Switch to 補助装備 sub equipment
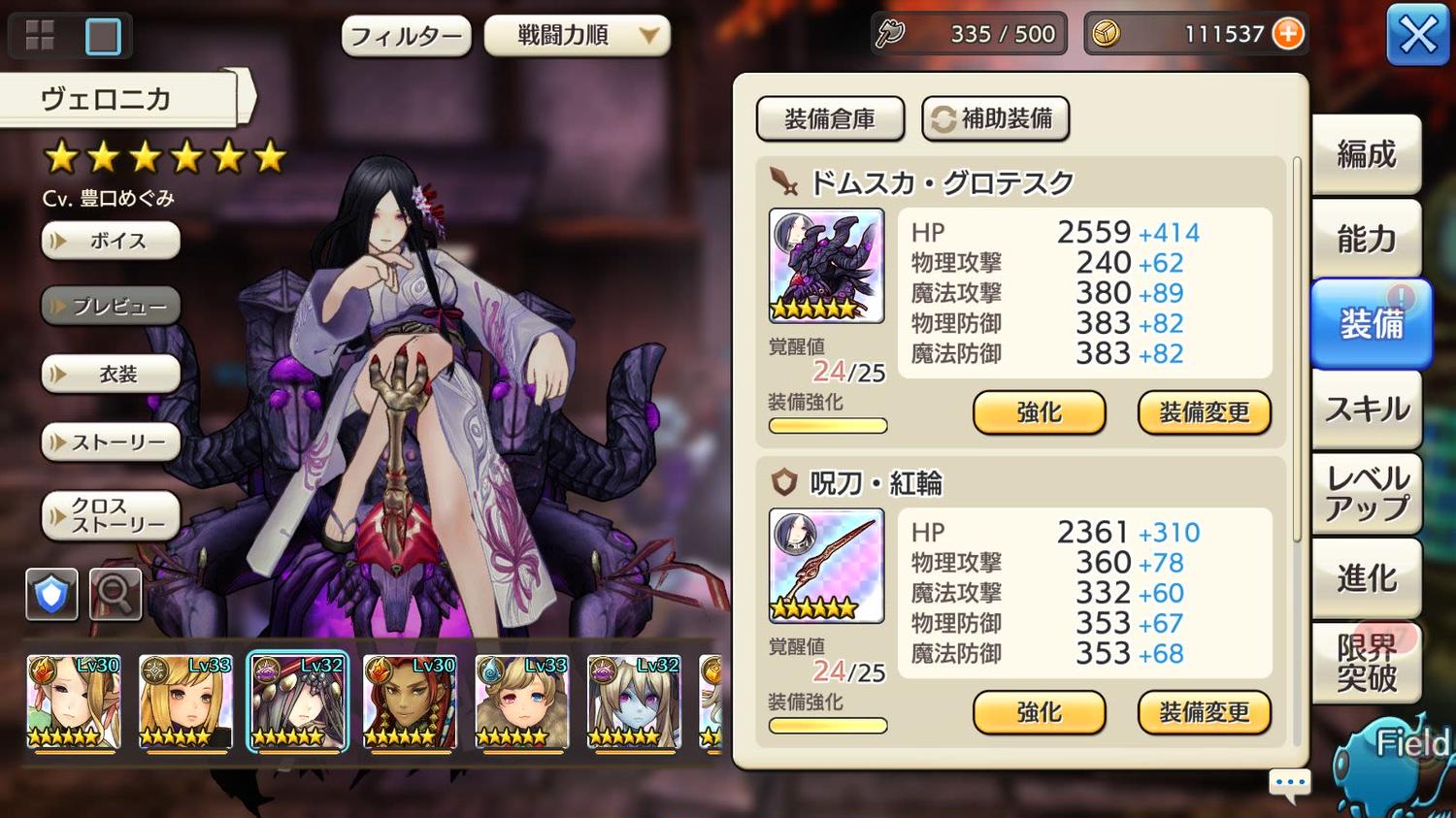1456x818 pixels. 994,118
